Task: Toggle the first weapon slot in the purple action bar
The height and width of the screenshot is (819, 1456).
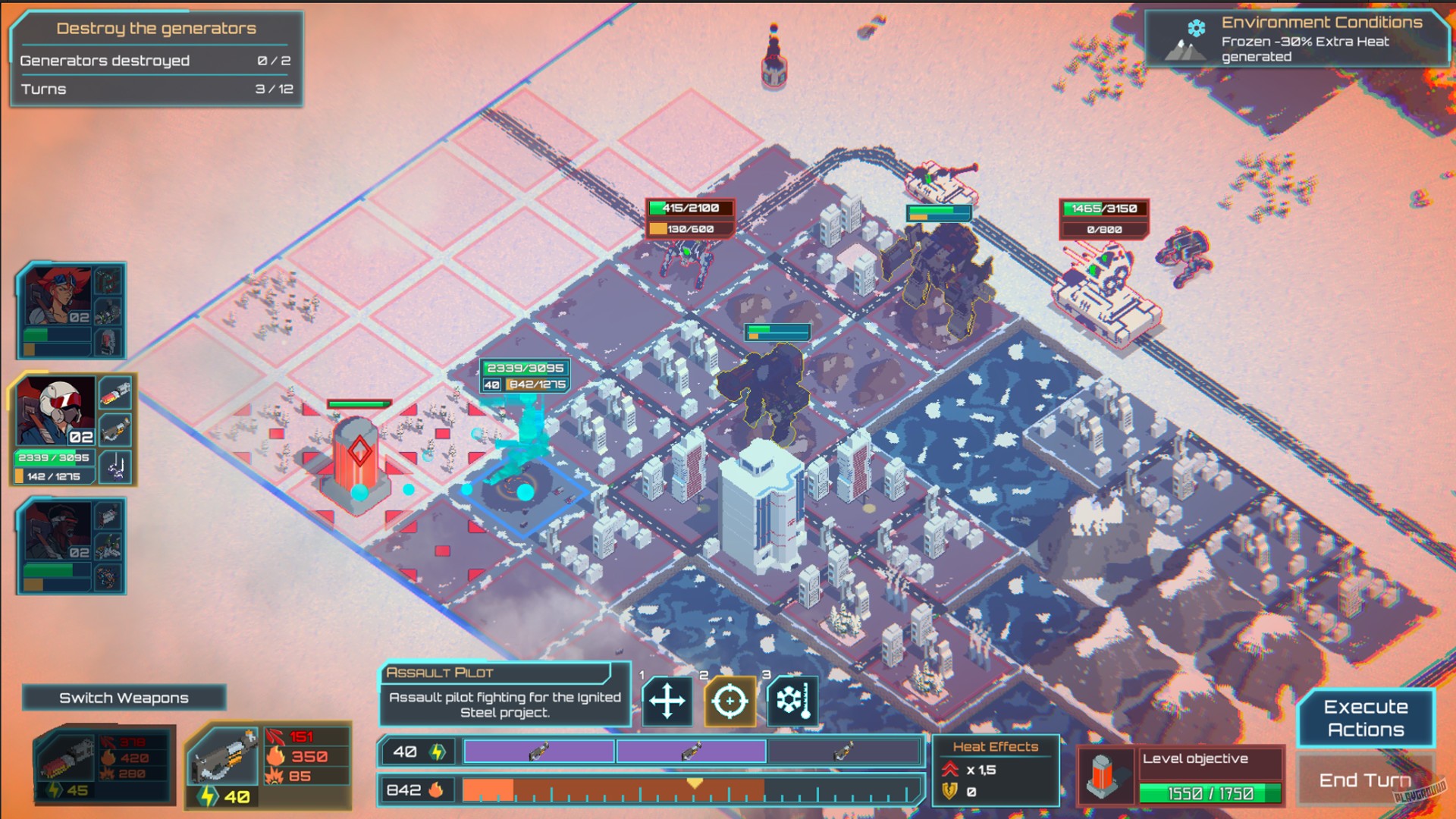Action: (x=538, y=751)
